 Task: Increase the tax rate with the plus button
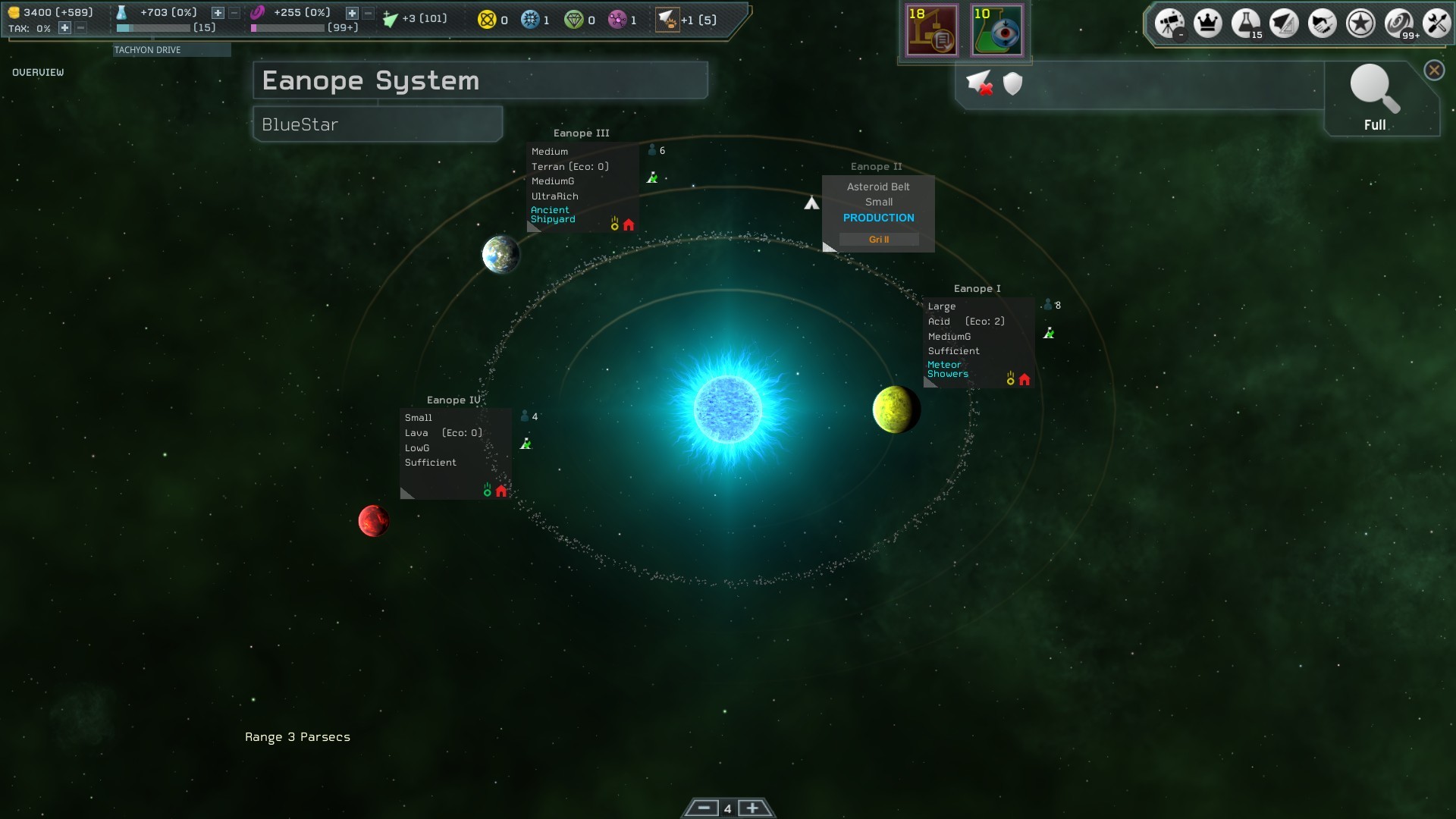coord(64,30)
